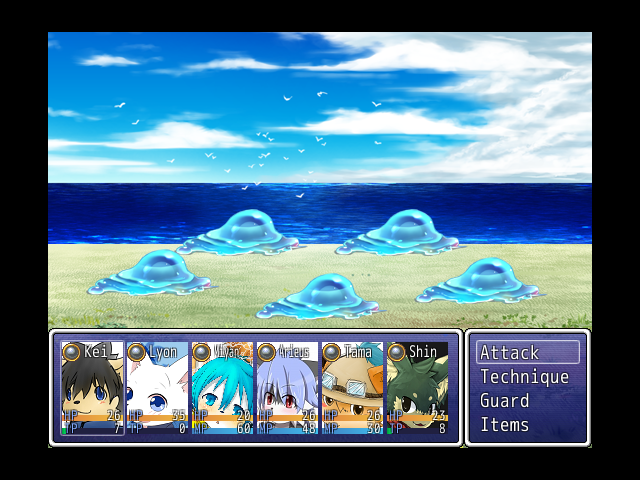The width and height of the screenshot is (640, 480).
Task: Choose the Attack command
Action: (x=527, y=353)
